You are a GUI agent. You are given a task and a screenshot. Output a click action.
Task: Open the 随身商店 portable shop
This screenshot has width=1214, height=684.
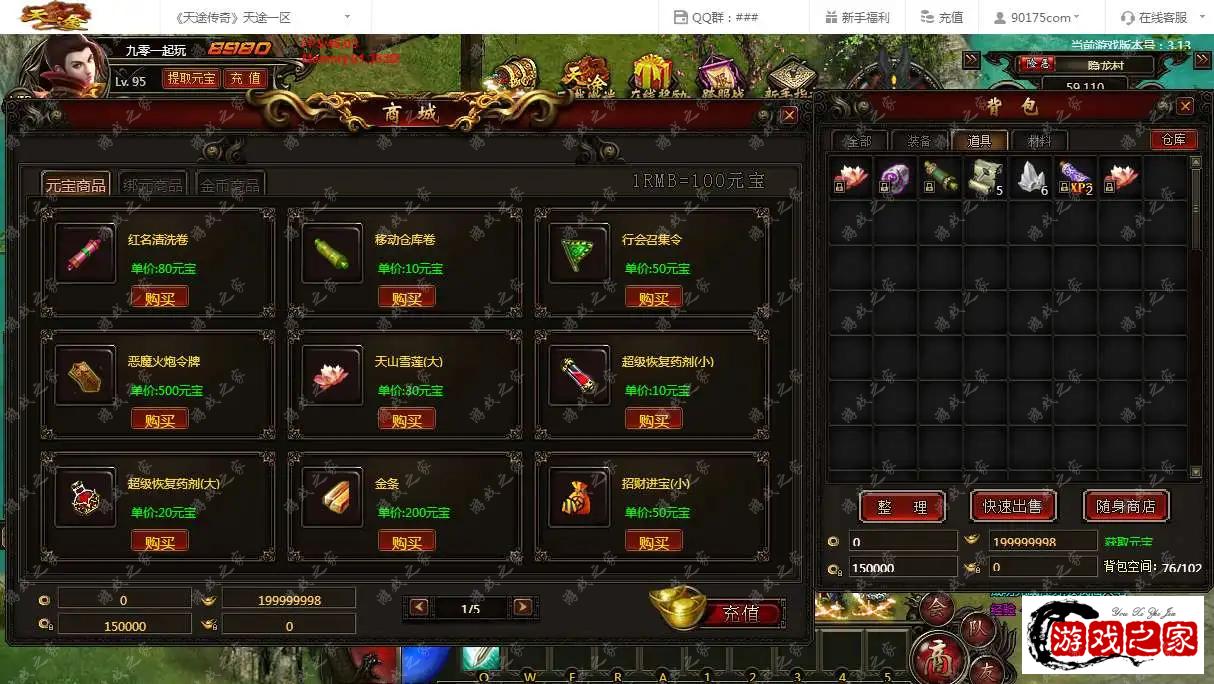coord(1125,507)
